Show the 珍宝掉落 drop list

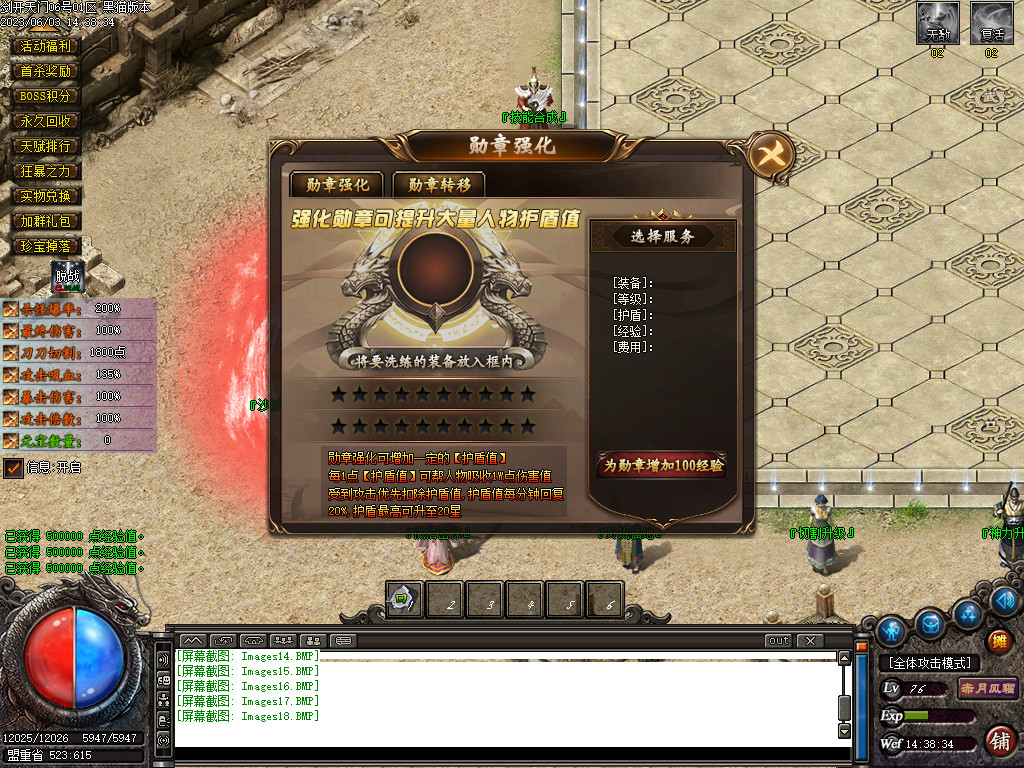click(46, 246)
